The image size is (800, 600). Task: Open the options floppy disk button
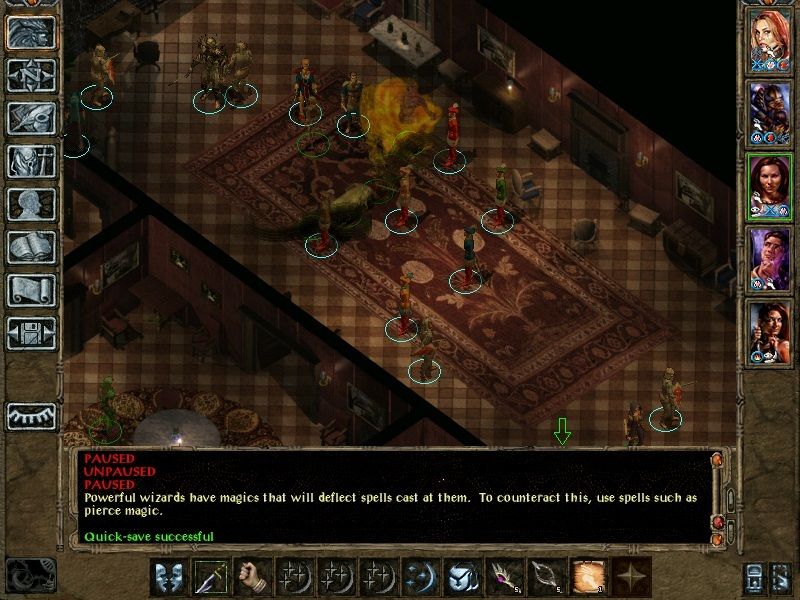(30, 333)
